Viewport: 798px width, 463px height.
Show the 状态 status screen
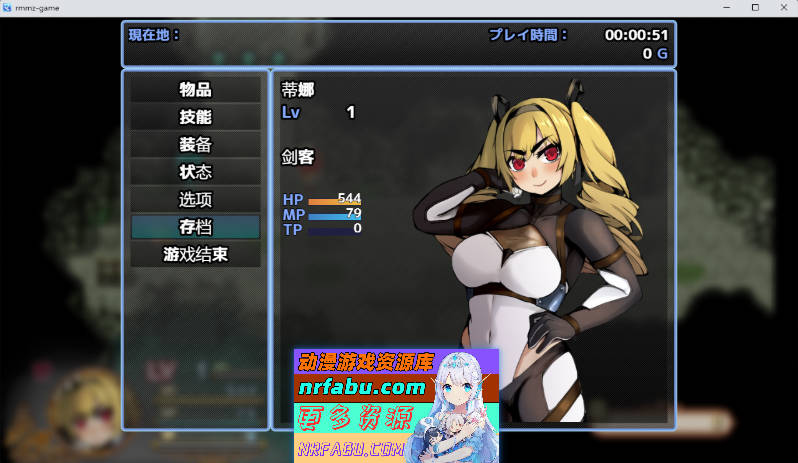coord(195,172)
